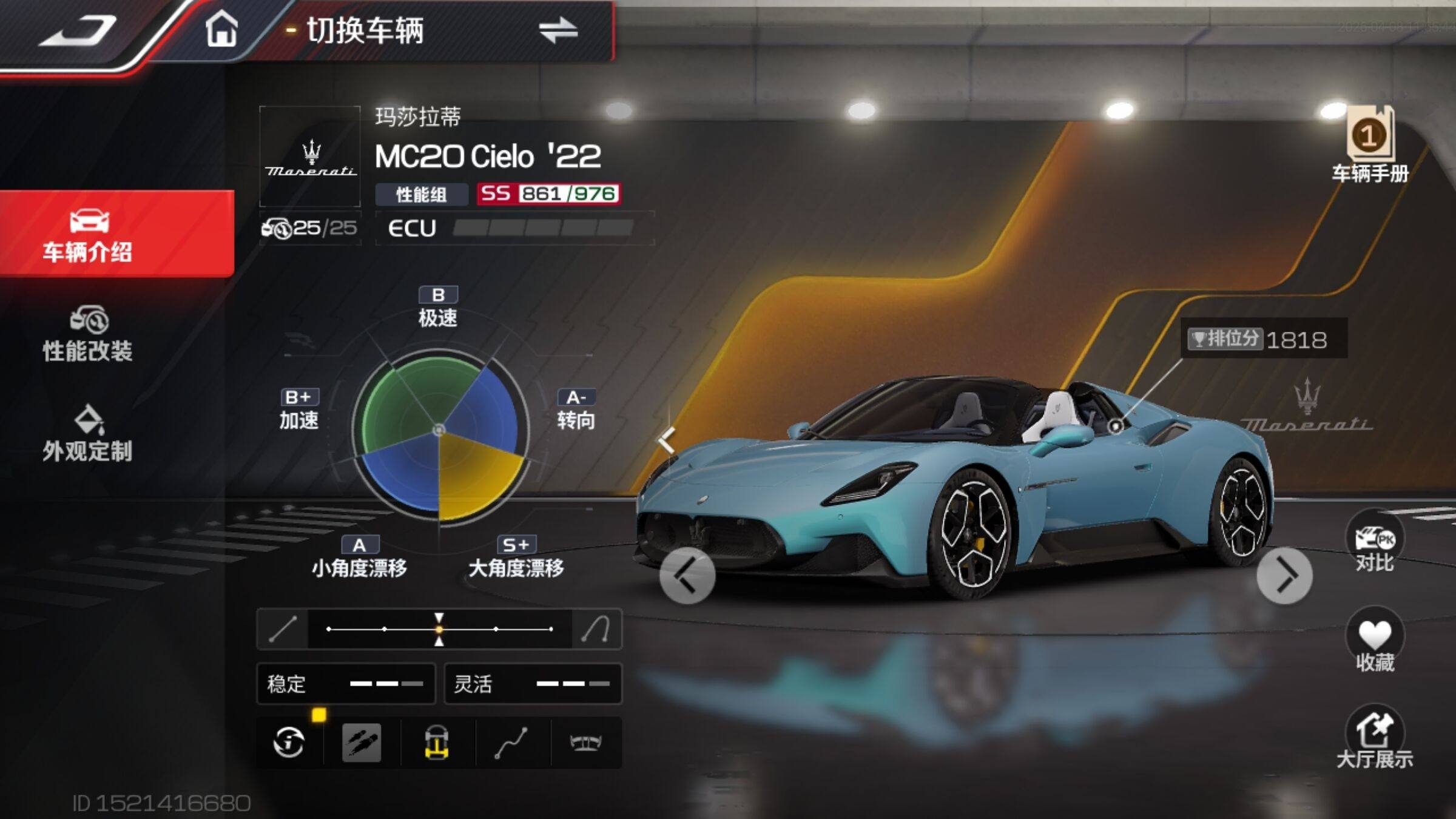The image size is (1456, 819).
Task: Click the ECU level bar
Action: pyautogui.click(x=543, y=228)
